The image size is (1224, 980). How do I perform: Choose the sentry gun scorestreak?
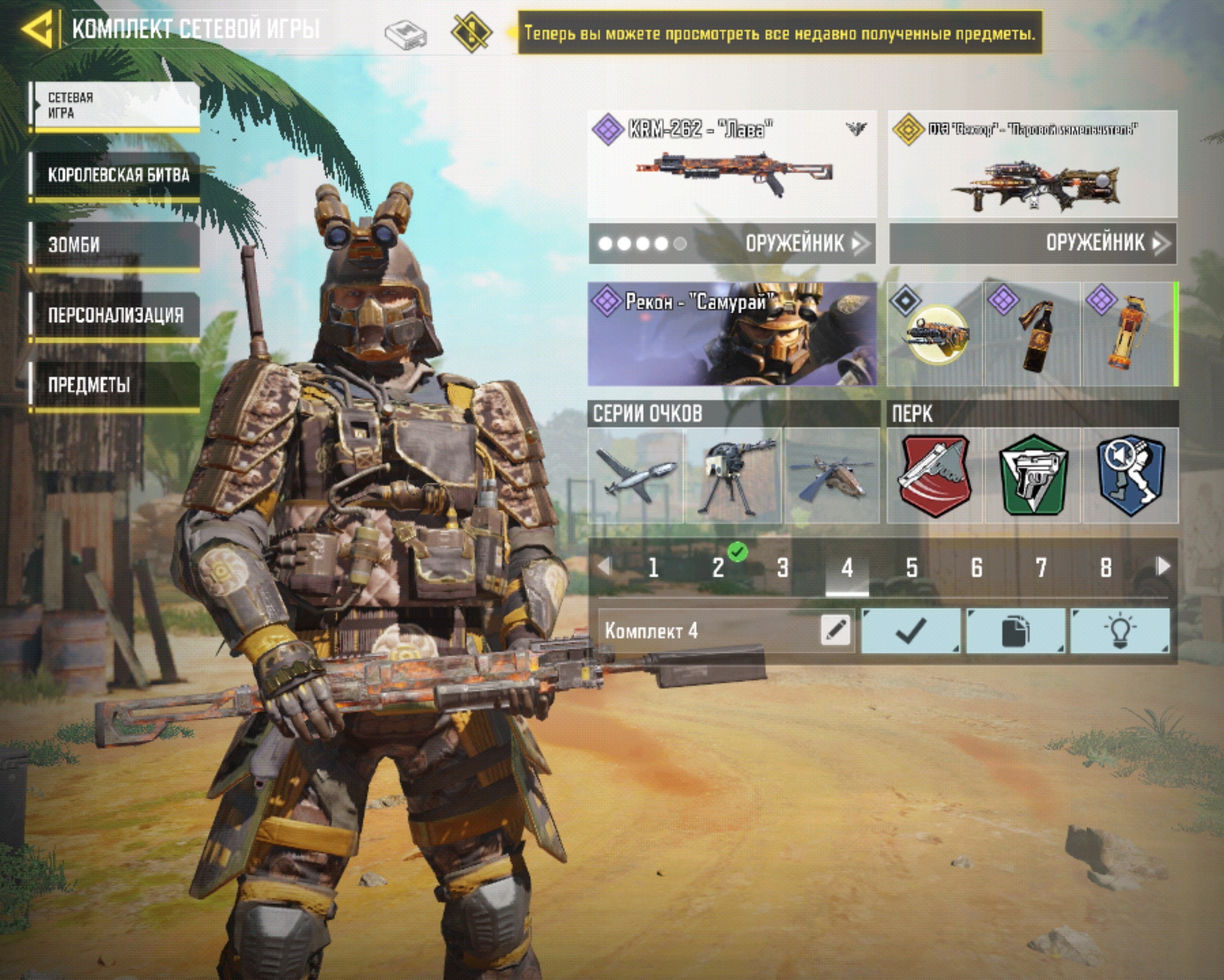tap(734, 476)
